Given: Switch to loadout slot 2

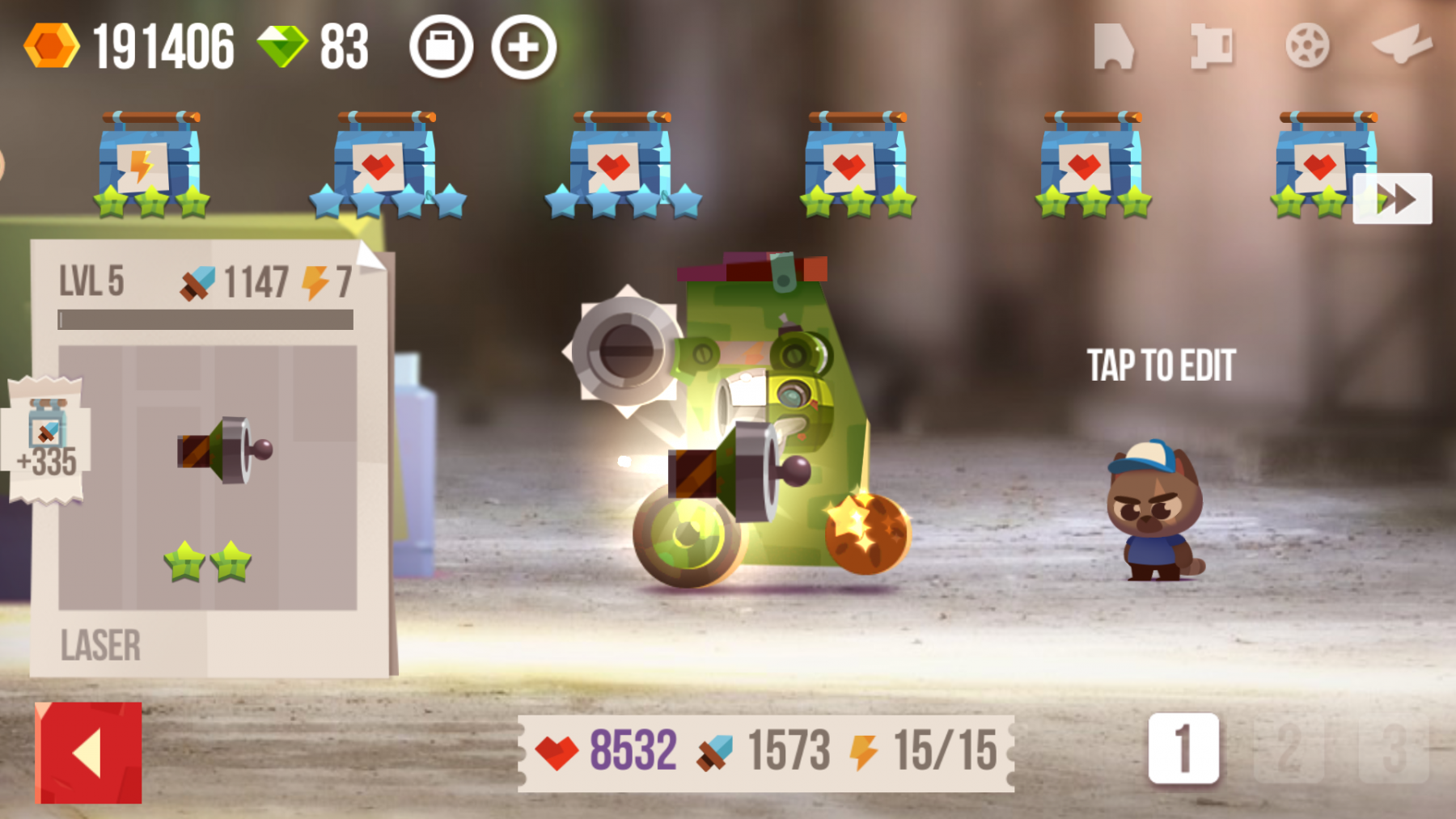Looking at the screenshot, I should (1288, 748).
